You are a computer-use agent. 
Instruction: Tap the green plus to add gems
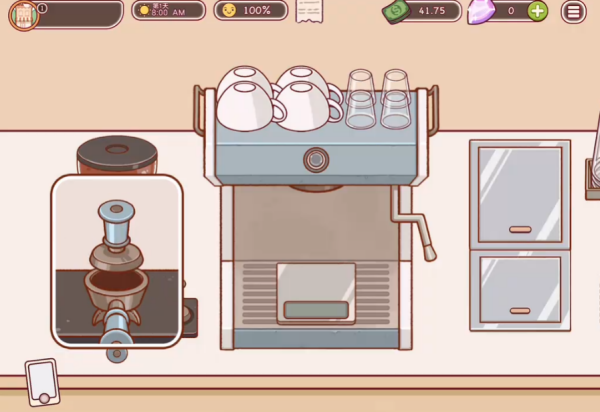click(537, 11)
